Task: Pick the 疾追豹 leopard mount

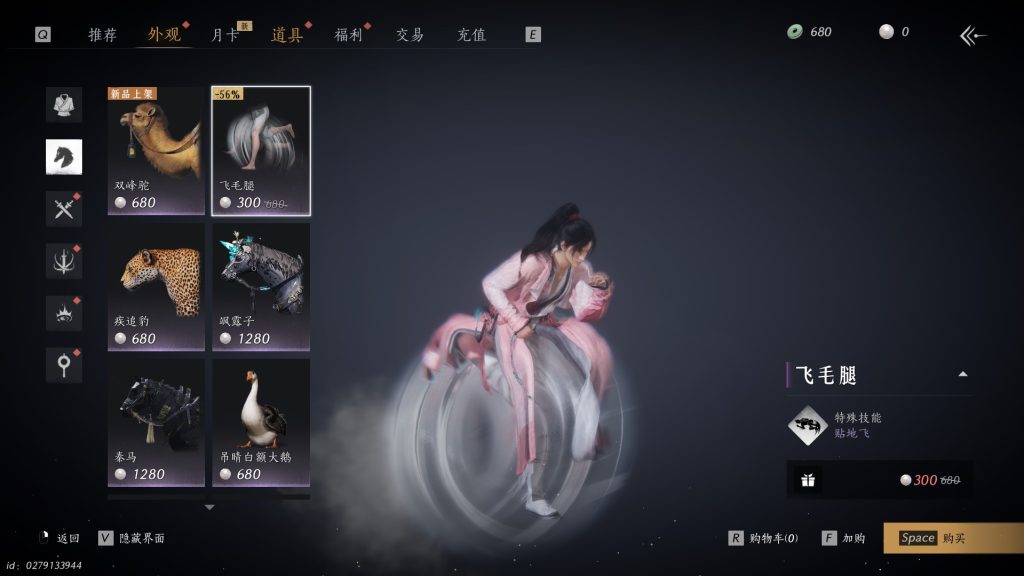Action: coord(156,287)
